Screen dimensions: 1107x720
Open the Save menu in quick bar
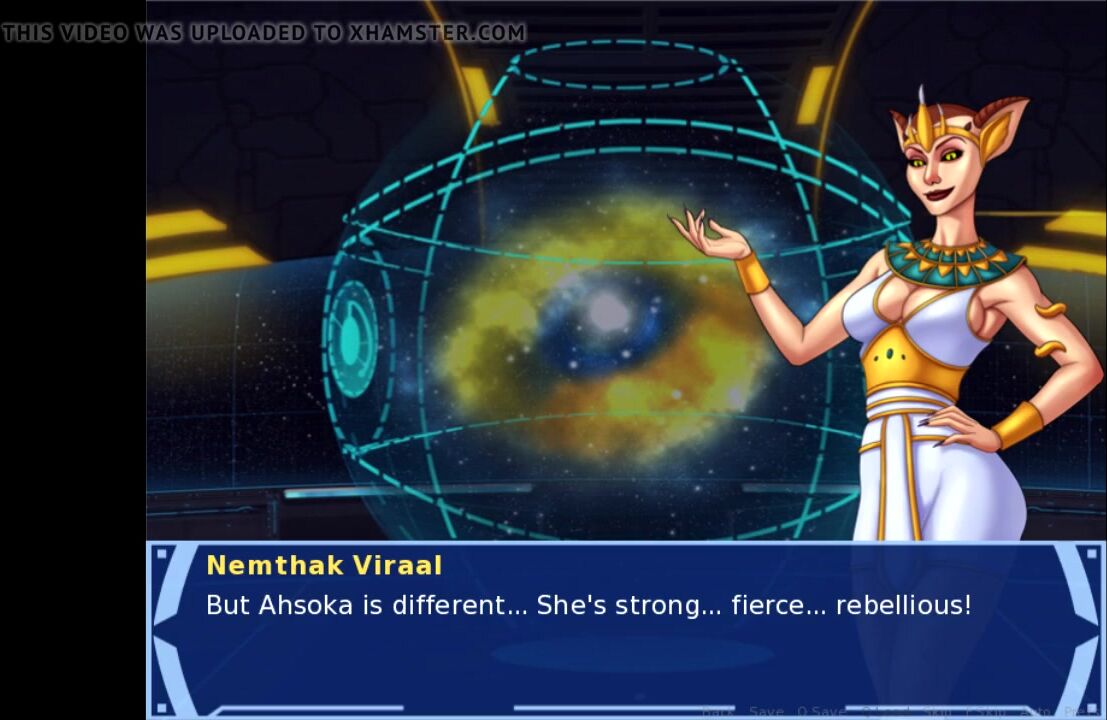[766, 711]
